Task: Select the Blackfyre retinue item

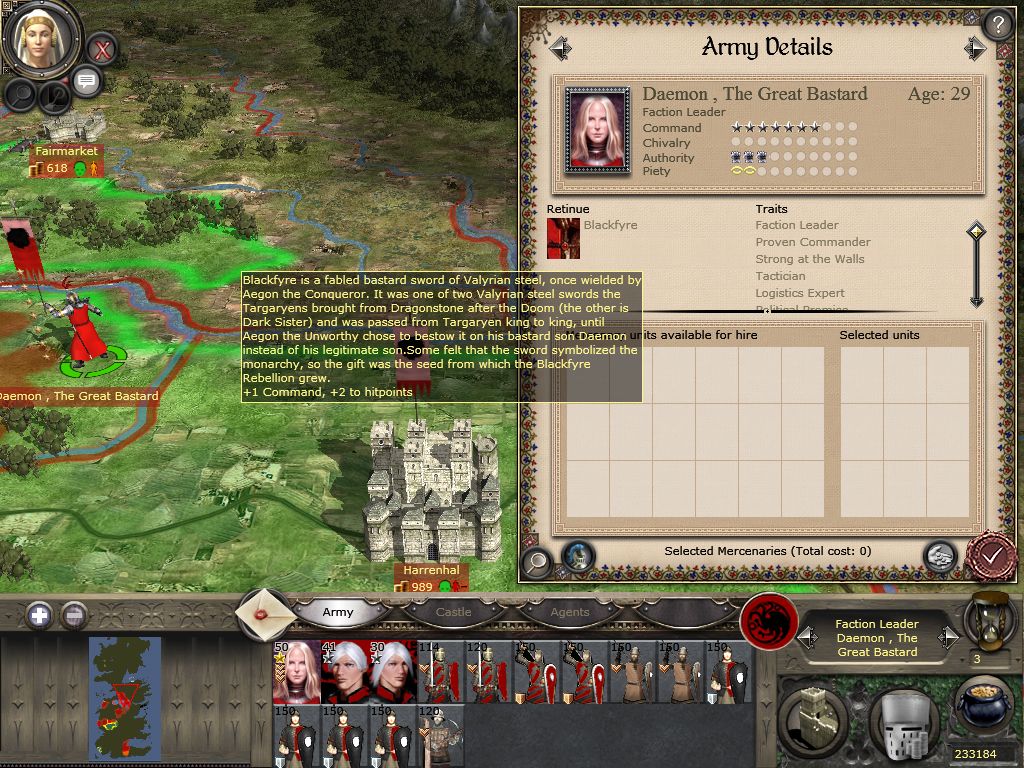Action: (x=563, y=238)
